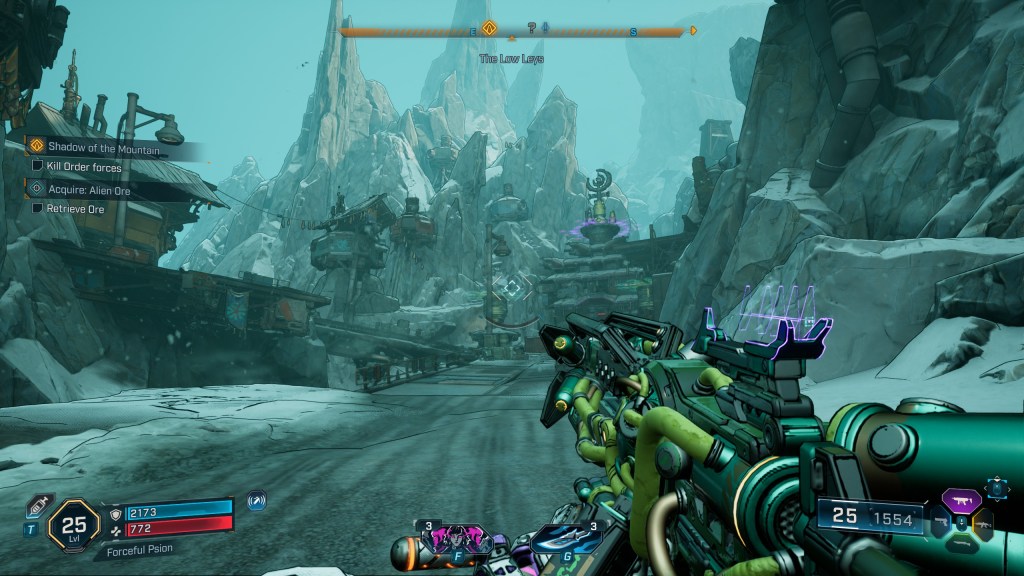Click the blue hexagon icon above weapon wheel

tap(997, 487)
